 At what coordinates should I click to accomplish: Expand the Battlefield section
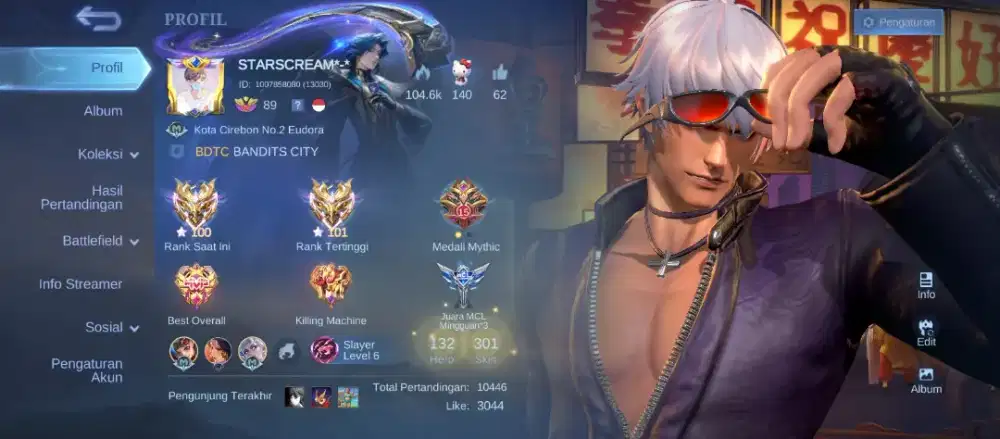pos(101,241)
